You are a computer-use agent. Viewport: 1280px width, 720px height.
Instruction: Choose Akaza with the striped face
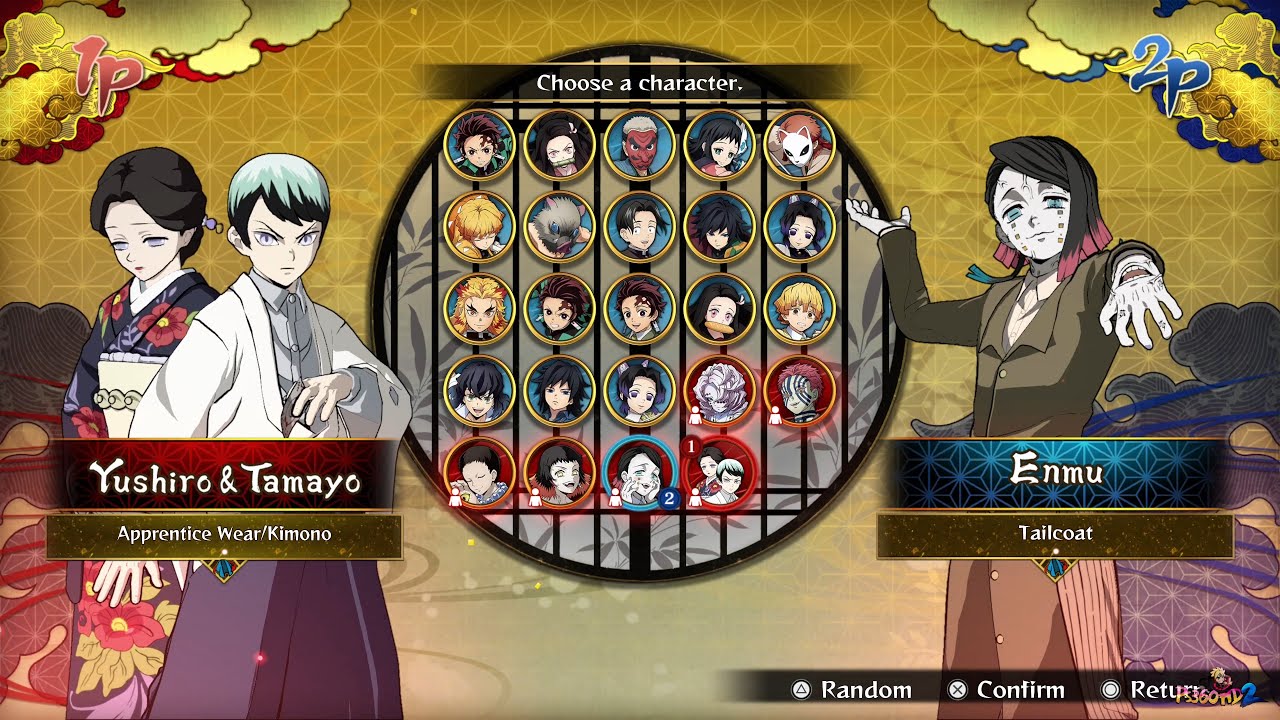800,391
